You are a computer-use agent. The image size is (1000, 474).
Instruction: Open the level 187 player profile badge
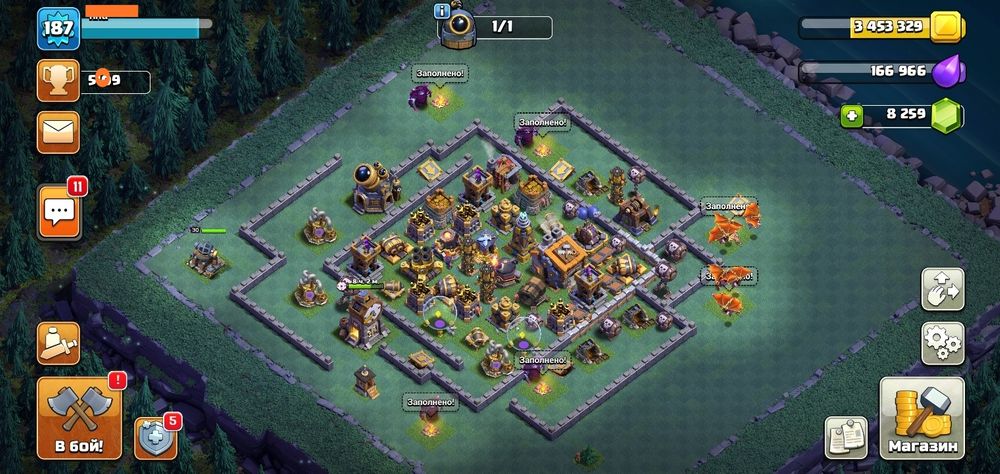pyautogui.click(x=58, y=28)
